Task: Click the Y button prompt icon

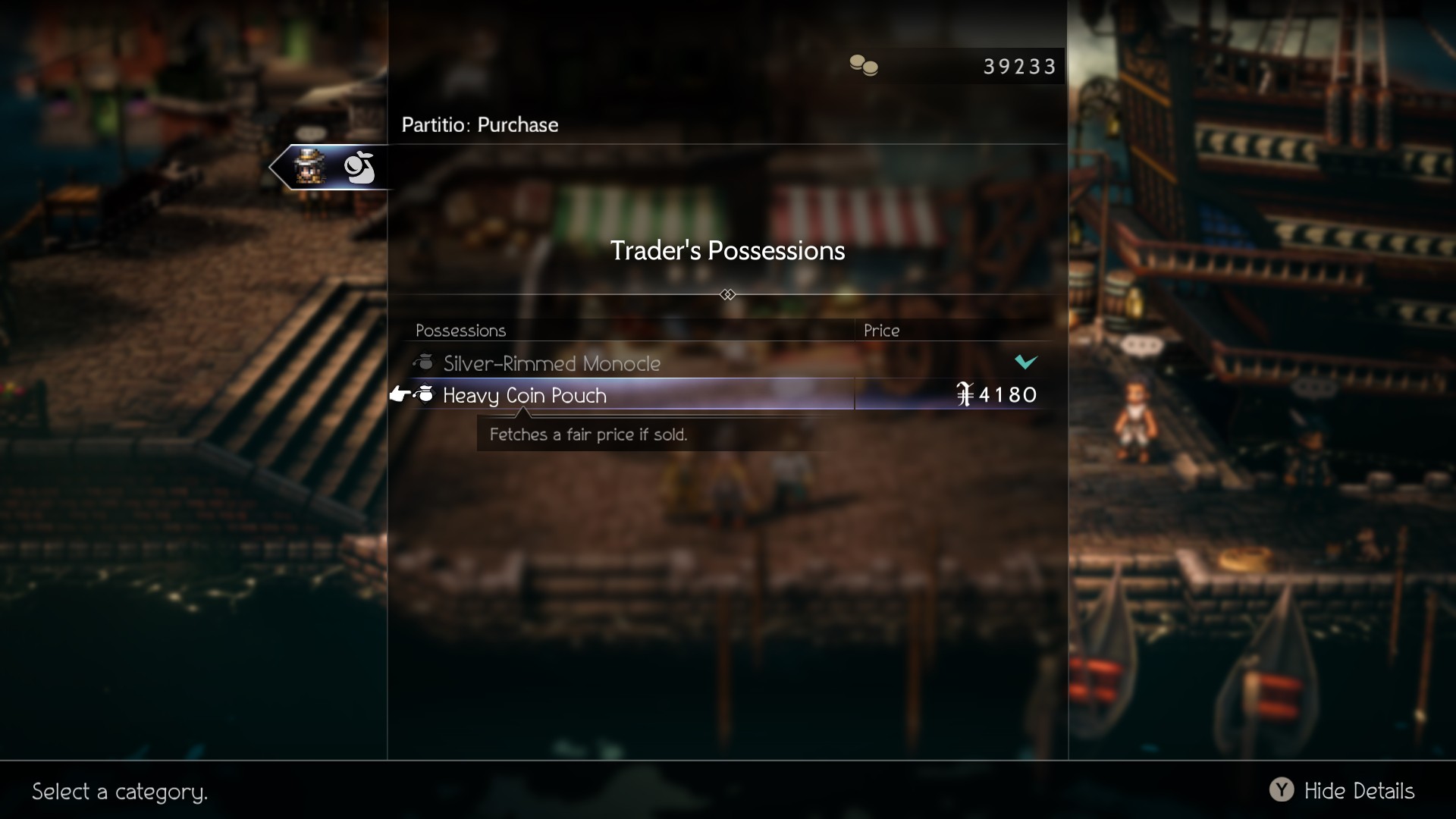Action: point(1282,791)
